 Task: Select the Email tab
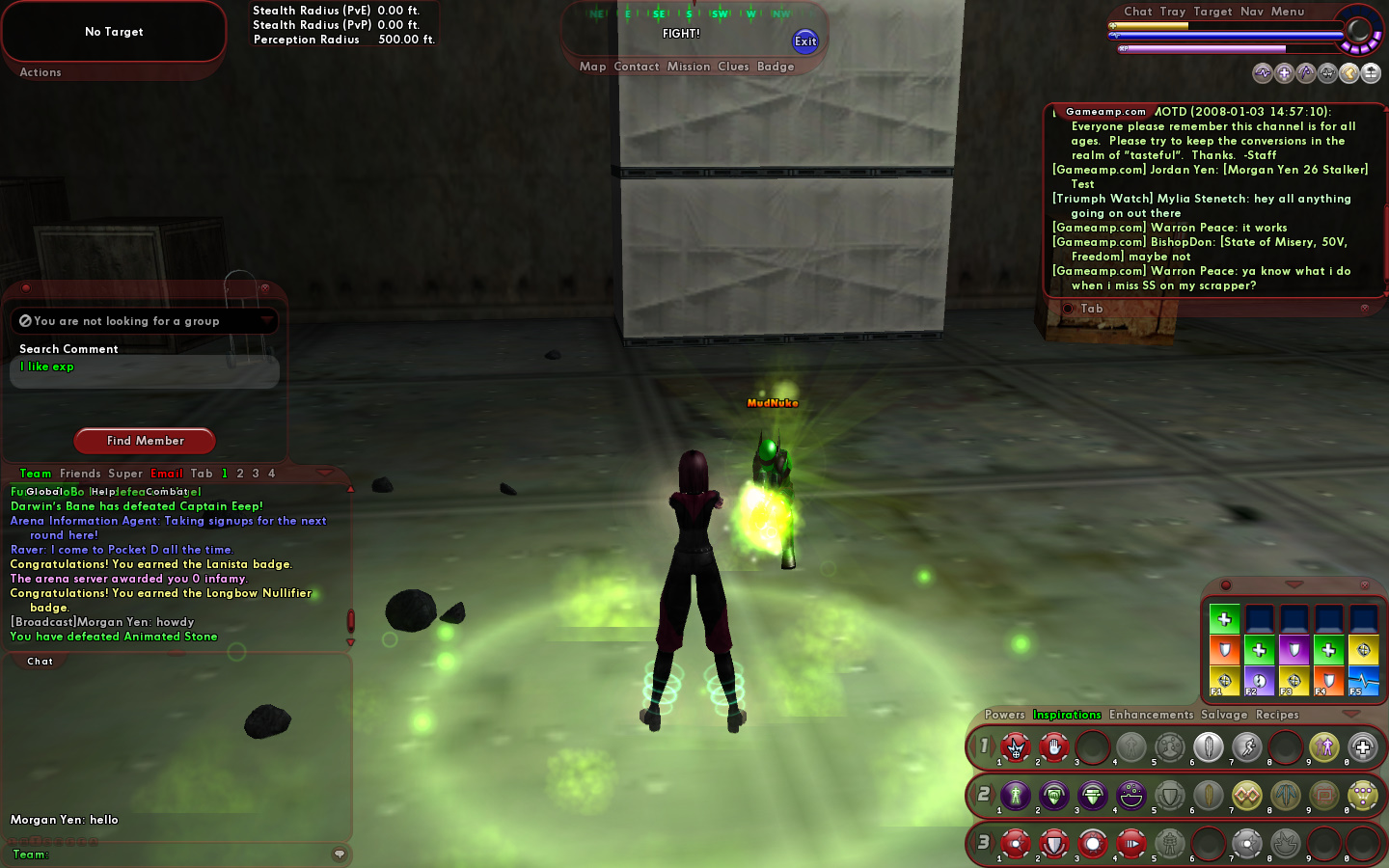click(167, 474)
